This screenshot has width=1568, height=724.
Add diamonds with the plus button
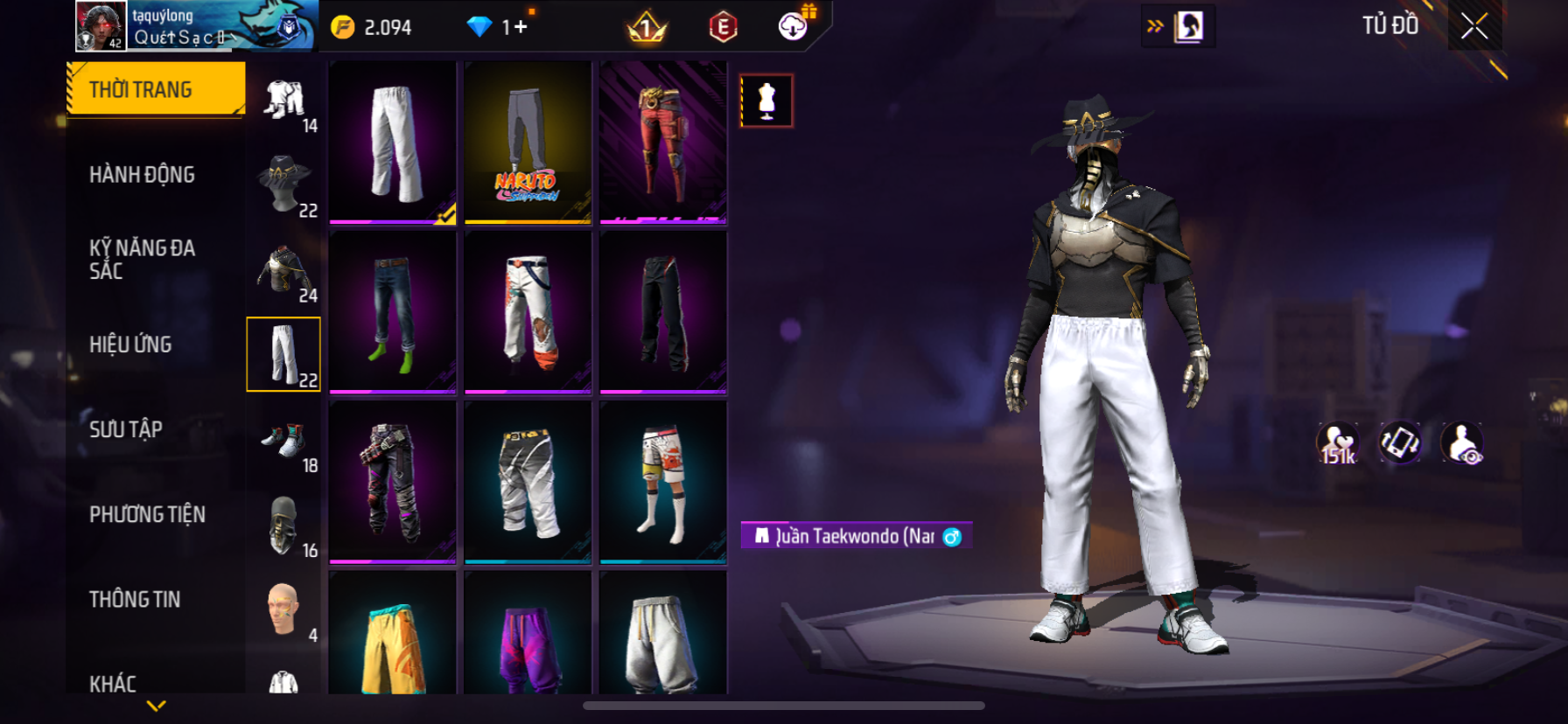pyautogui.click(x=521, y=27)
